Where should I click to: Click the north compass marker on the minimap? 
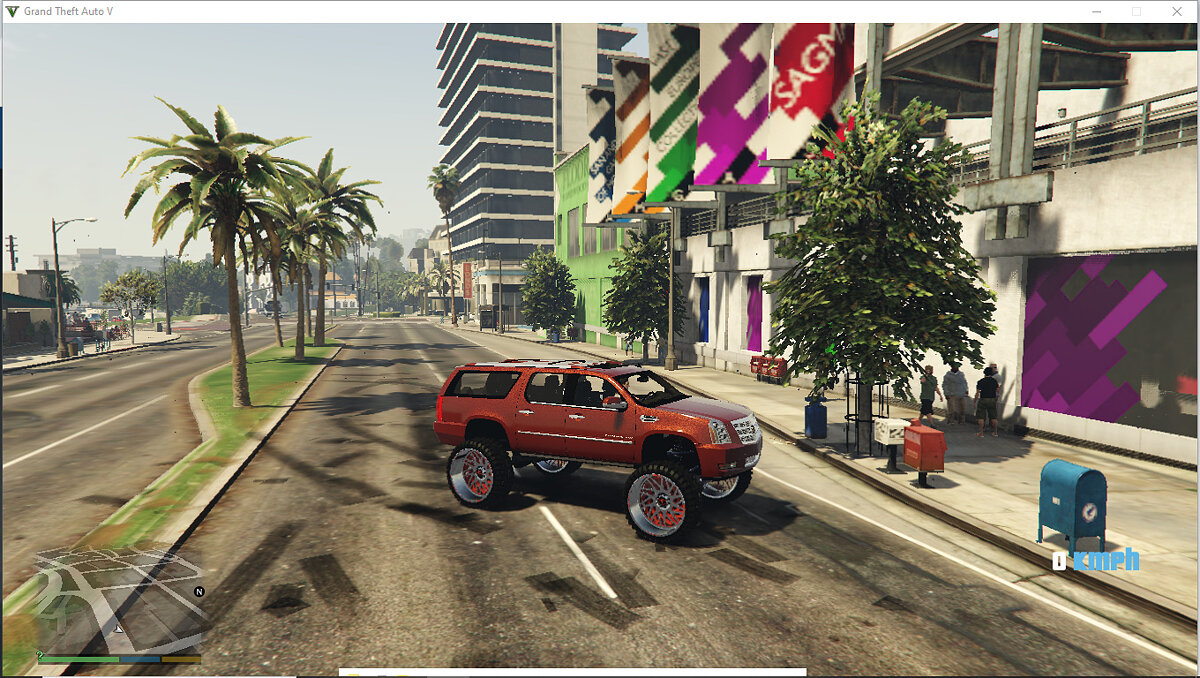click(199, 592)
